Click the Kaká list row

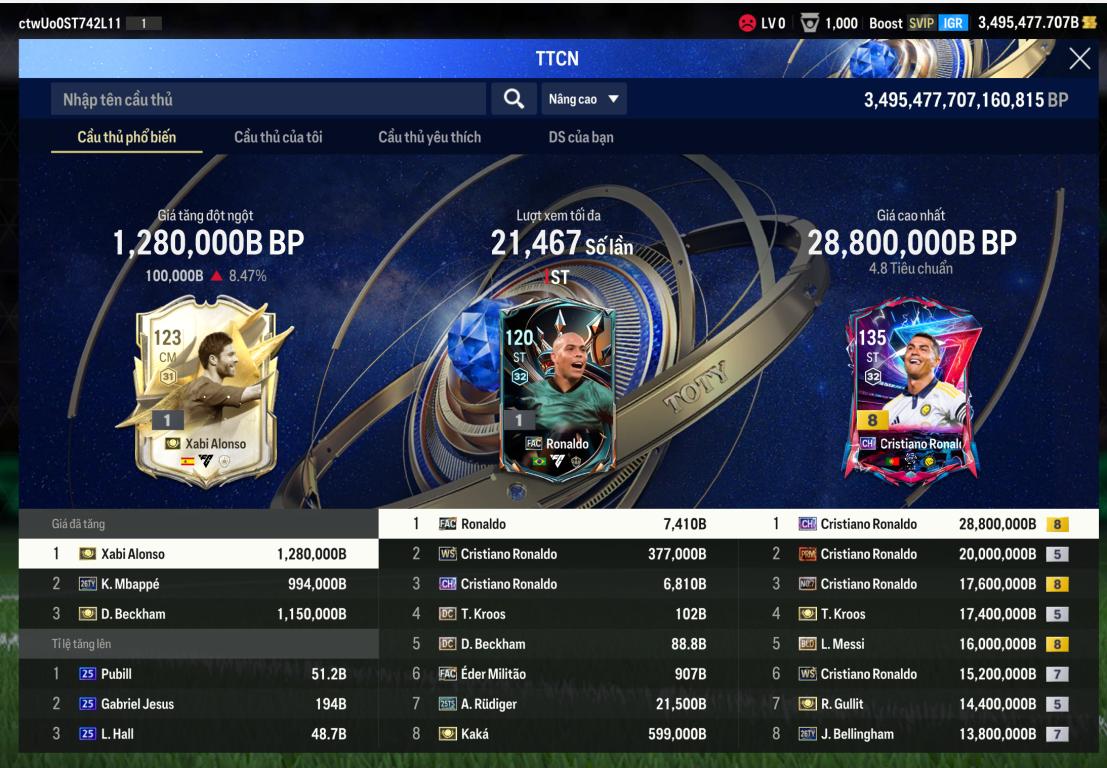[558, 734]
